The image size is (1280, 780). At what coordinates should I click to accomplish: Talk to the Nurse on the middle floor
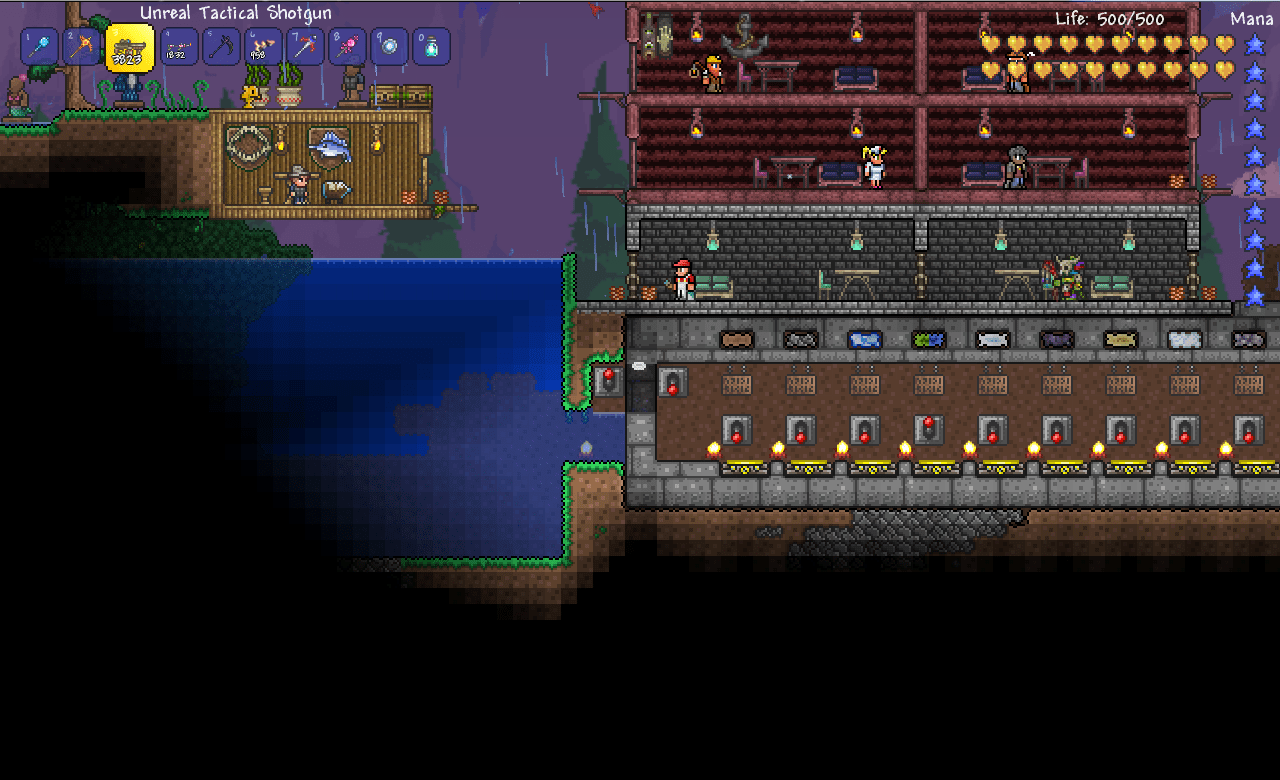pos(873,165)
